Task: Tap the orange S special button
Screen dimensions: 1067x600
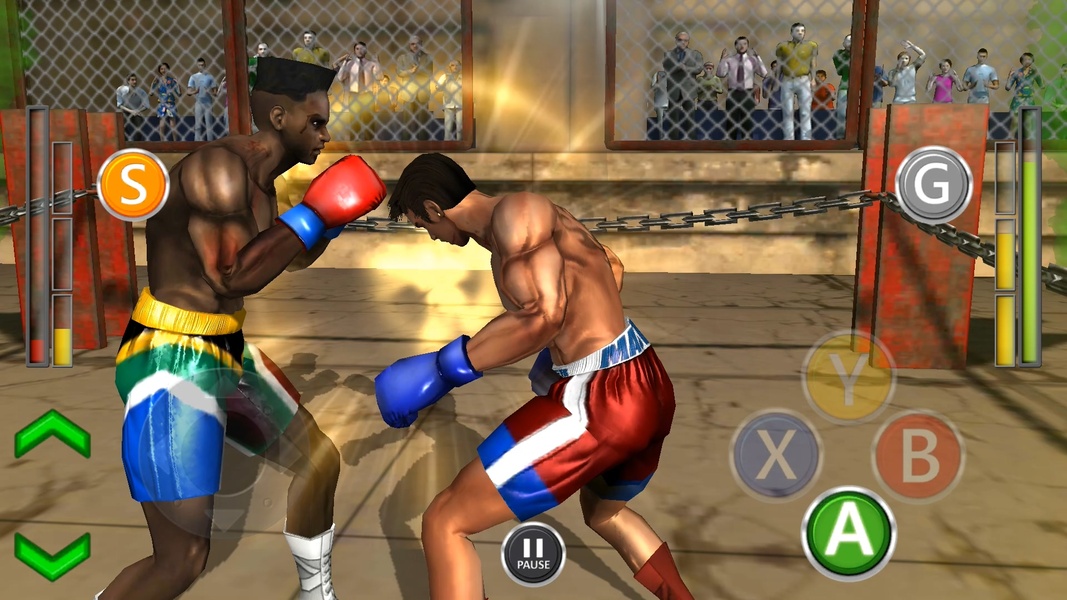Action: pyautogui.click(x=133, y=185)
